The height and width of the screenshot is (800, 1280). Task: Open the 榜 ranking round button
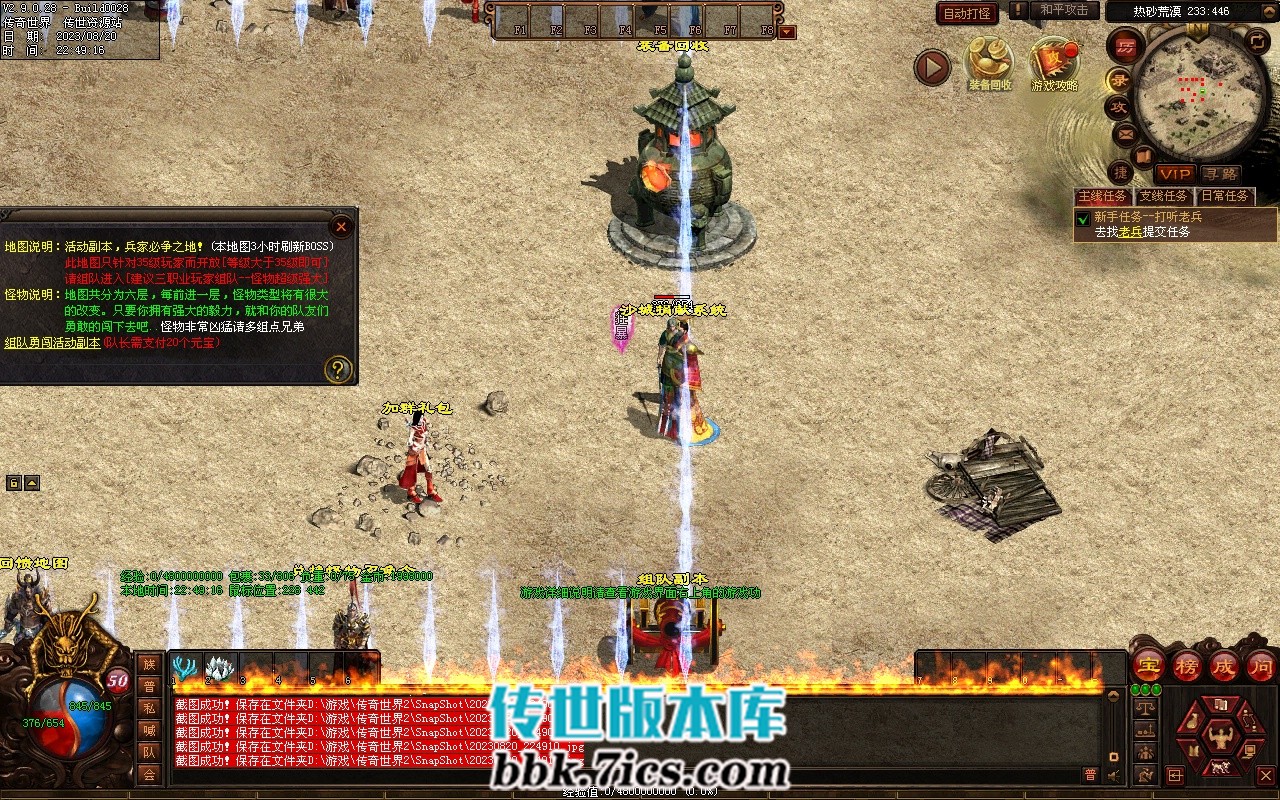pyautogui.click(x=1187, y=666)
